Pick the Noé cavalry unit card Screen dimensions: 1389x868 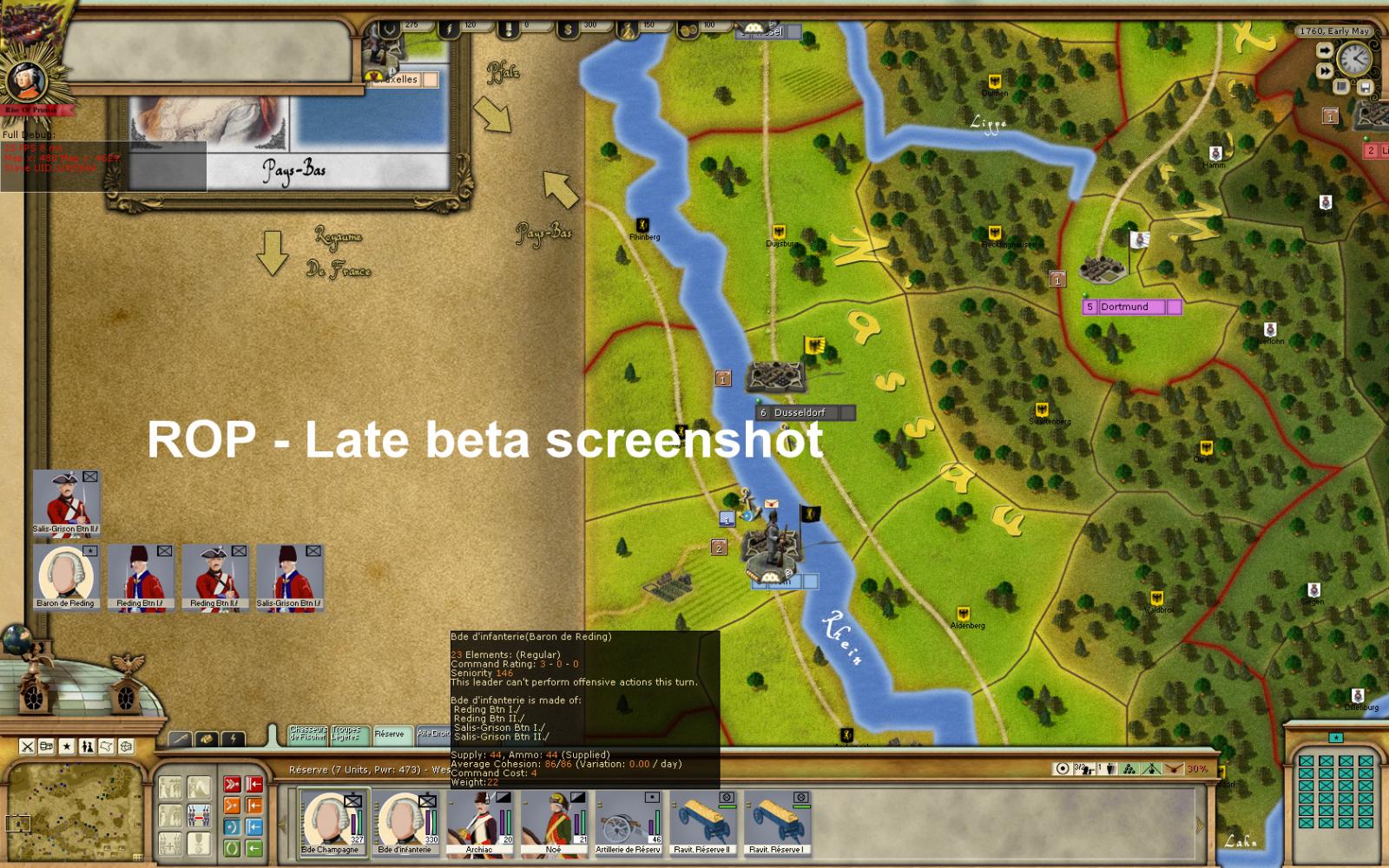point(554,822)
